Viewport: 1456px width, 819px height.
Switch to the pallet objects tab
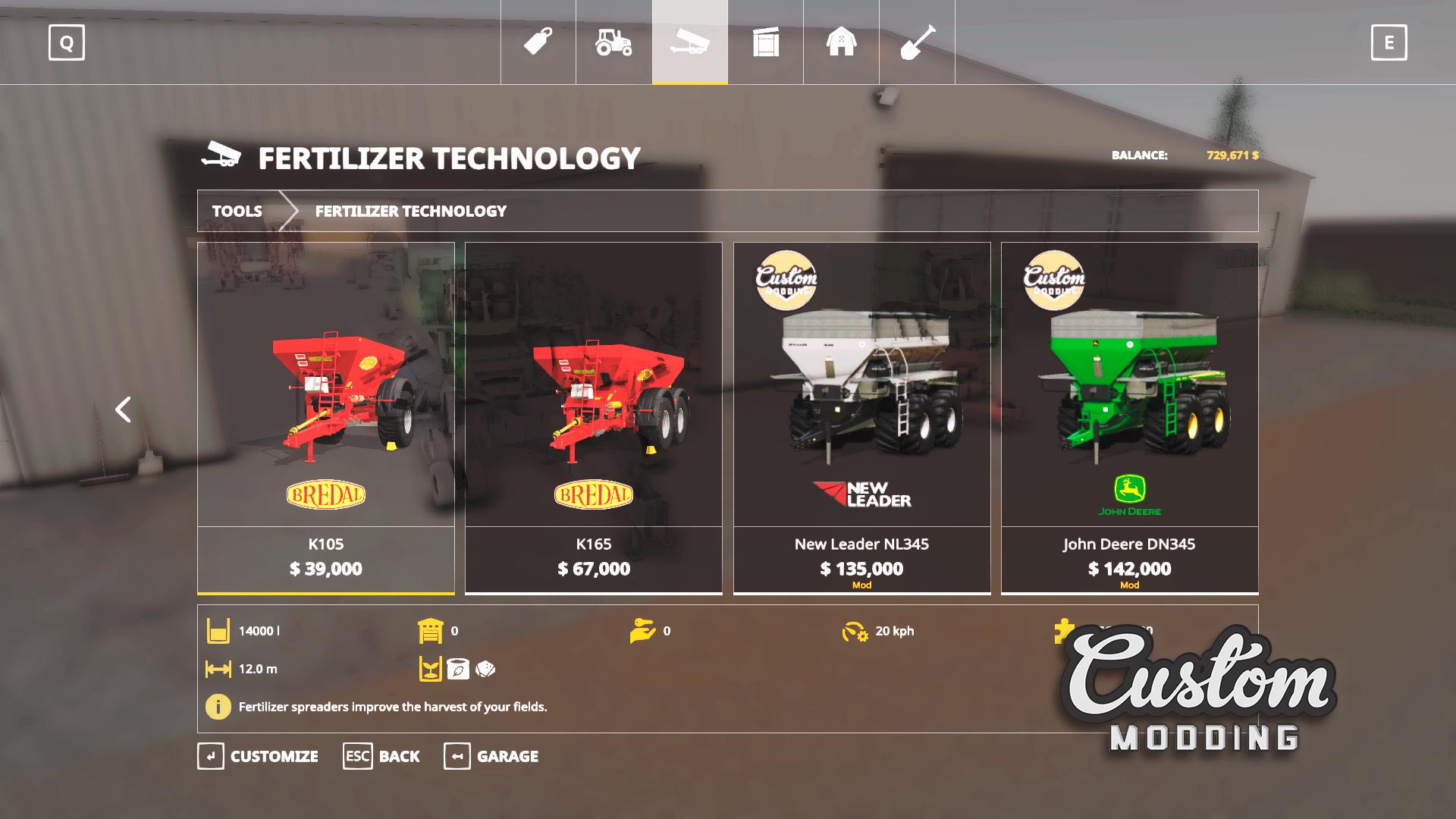point(766,42)
